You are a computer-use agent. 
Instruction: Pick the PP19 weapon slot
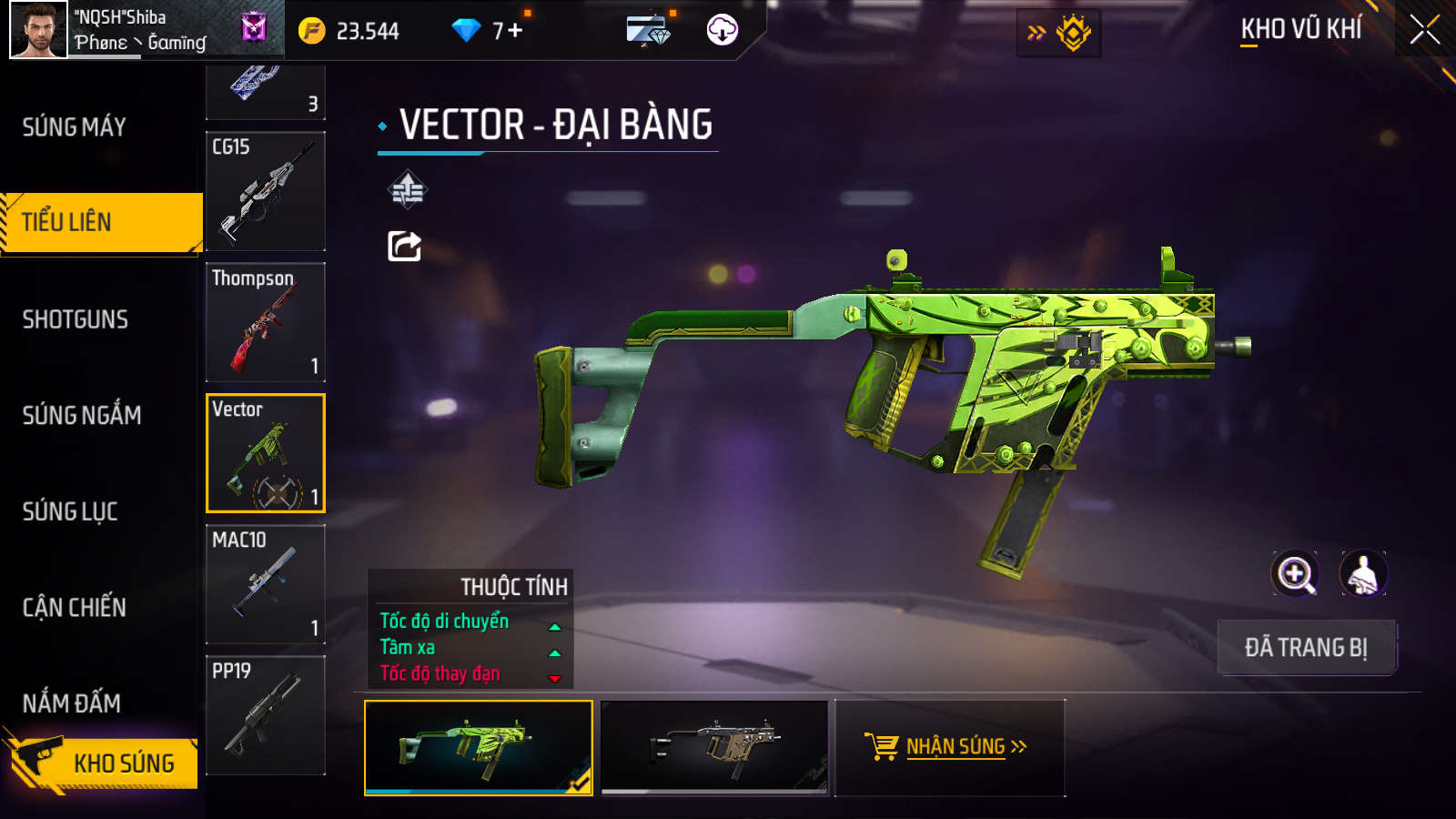tap(266, 715)
